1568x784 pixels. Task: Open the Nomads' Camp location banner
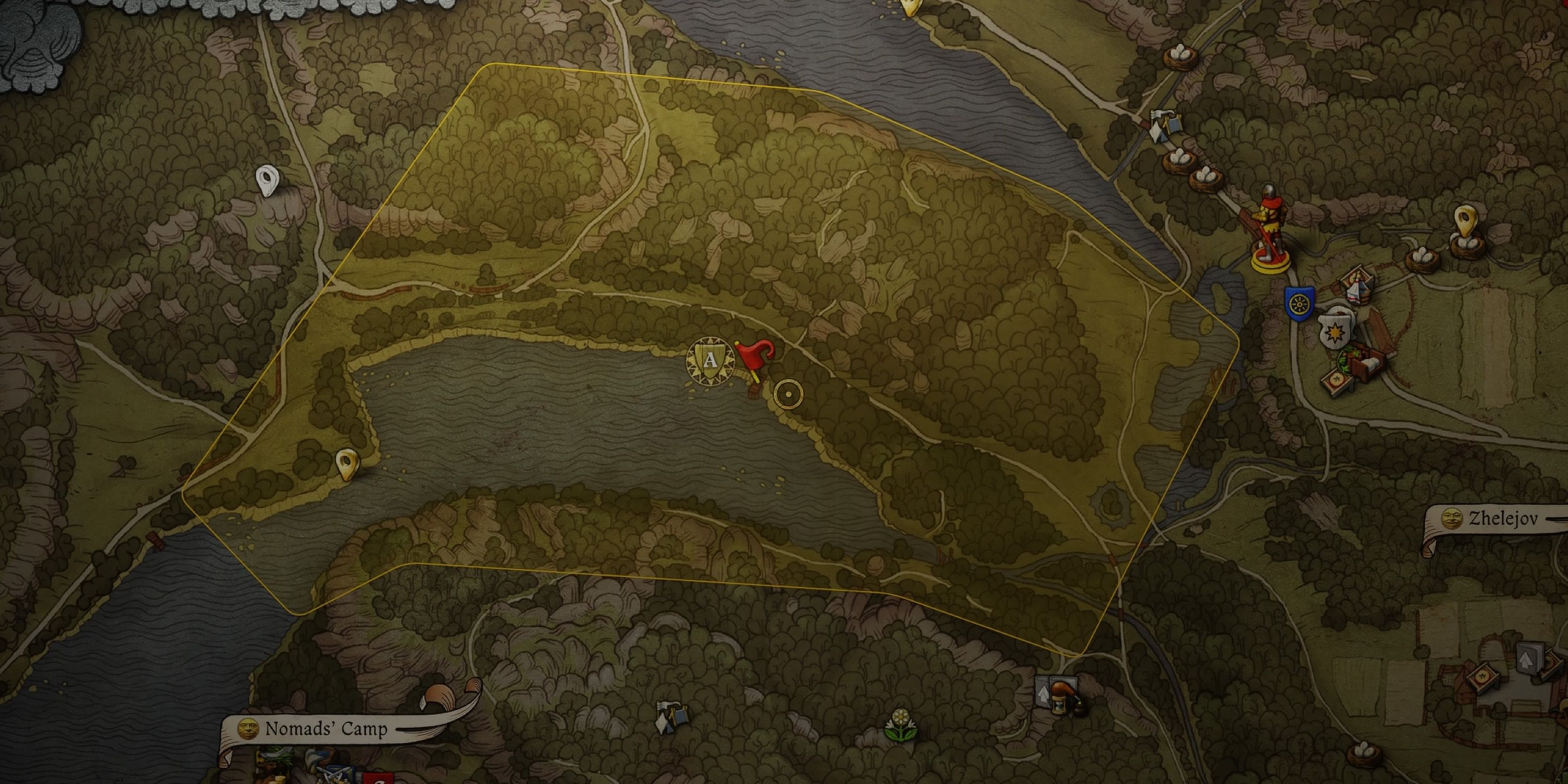tap(326, 729)
